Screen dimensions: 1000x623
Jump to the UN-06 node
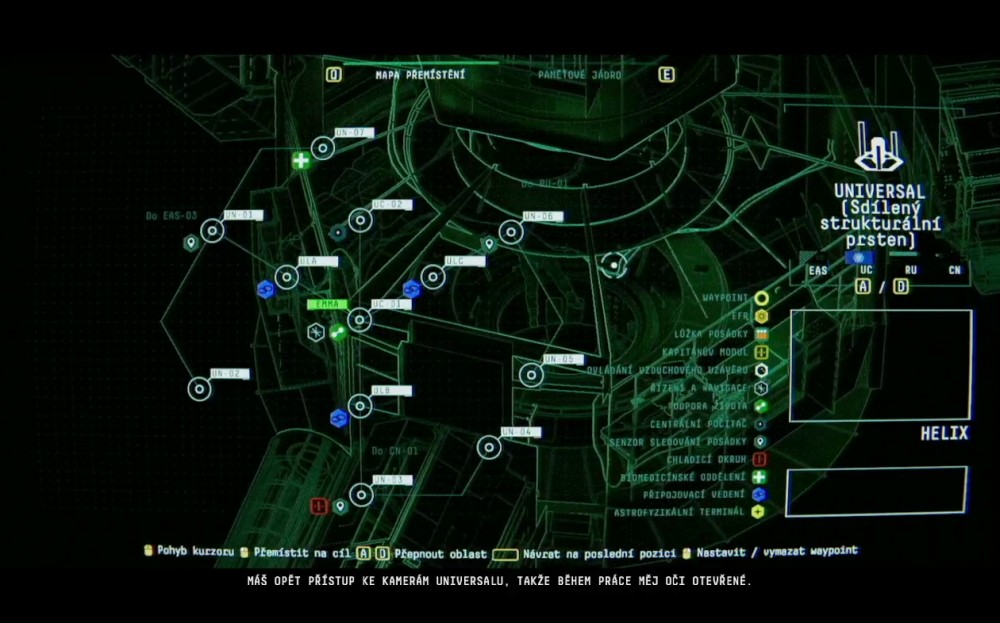coord(511,232)
